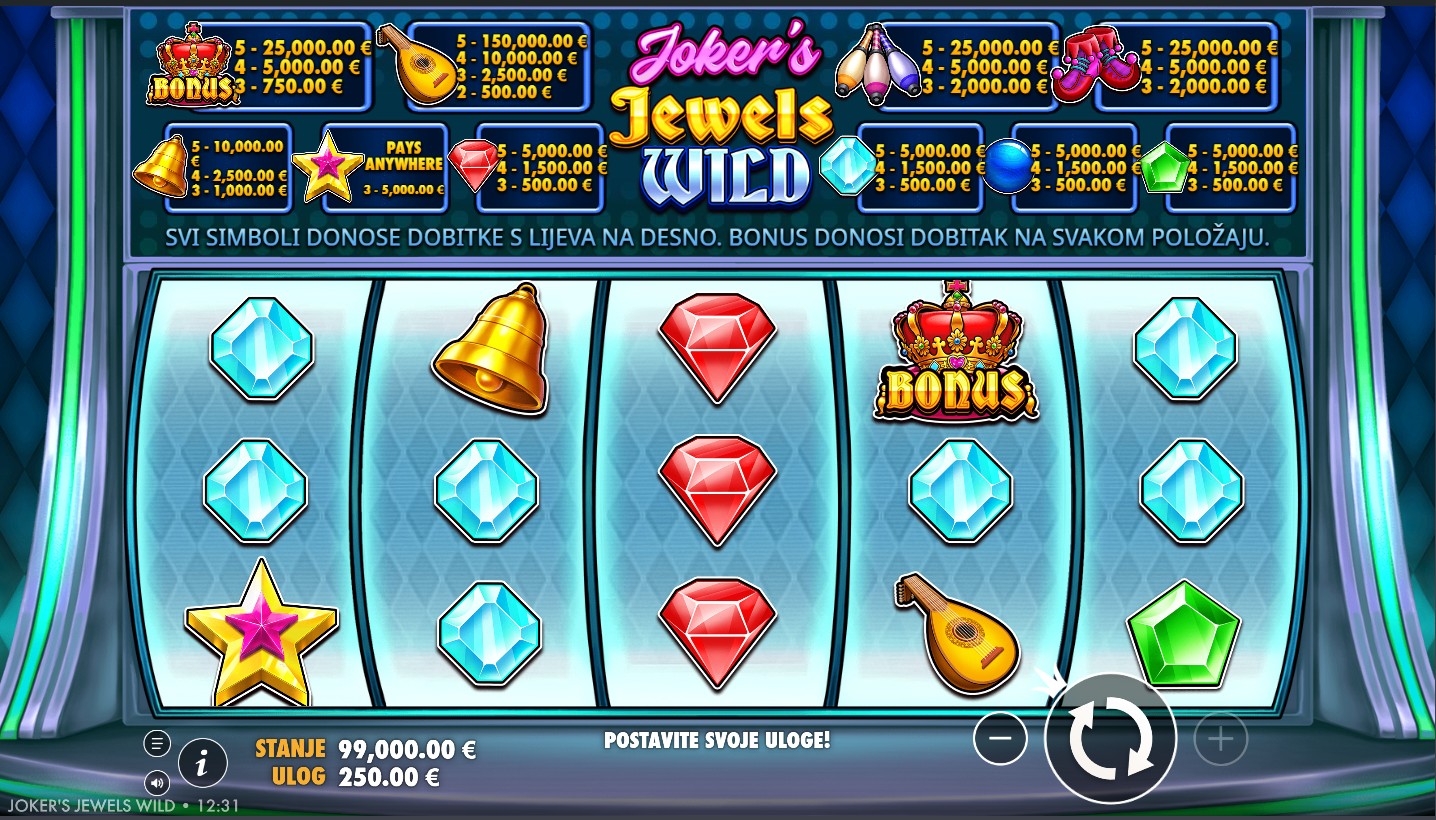Increase the bet with the plus button
Image resolution: width=1436 pixels, height=820 pixels.
click(x=1220, y=739)
